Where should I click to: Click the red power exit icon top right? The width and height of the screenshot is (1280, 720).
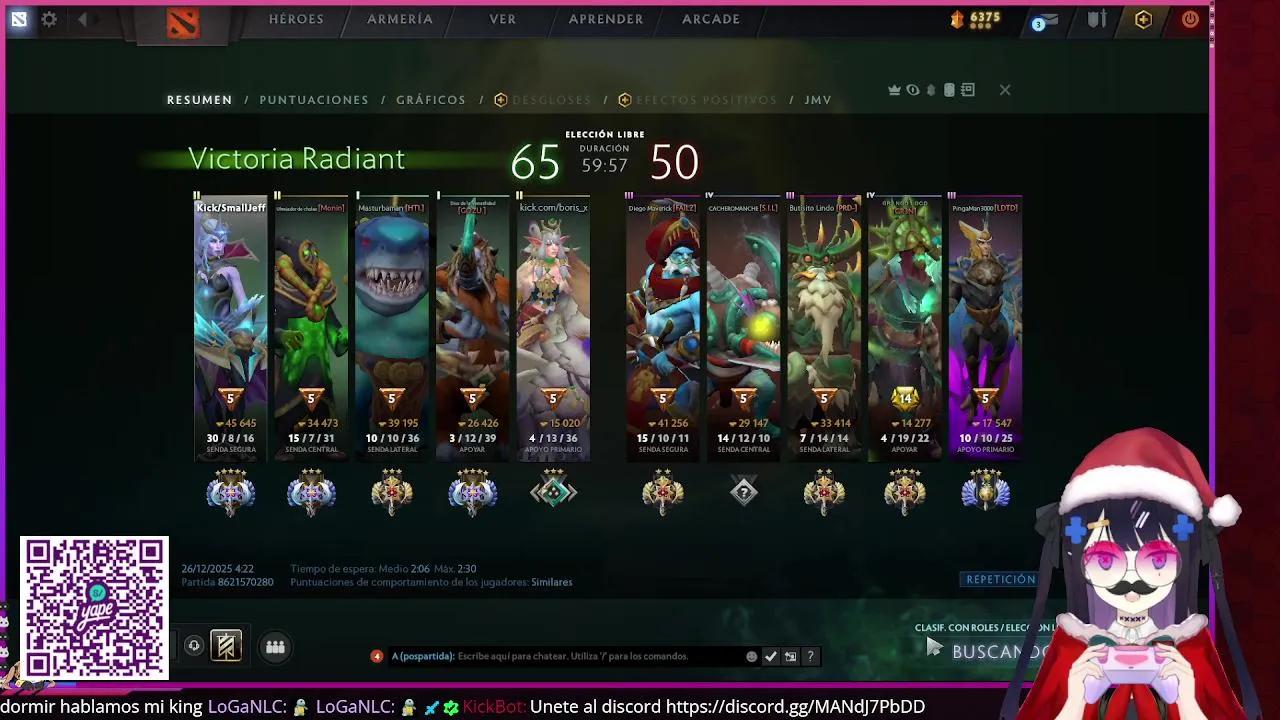point(1189,19)
